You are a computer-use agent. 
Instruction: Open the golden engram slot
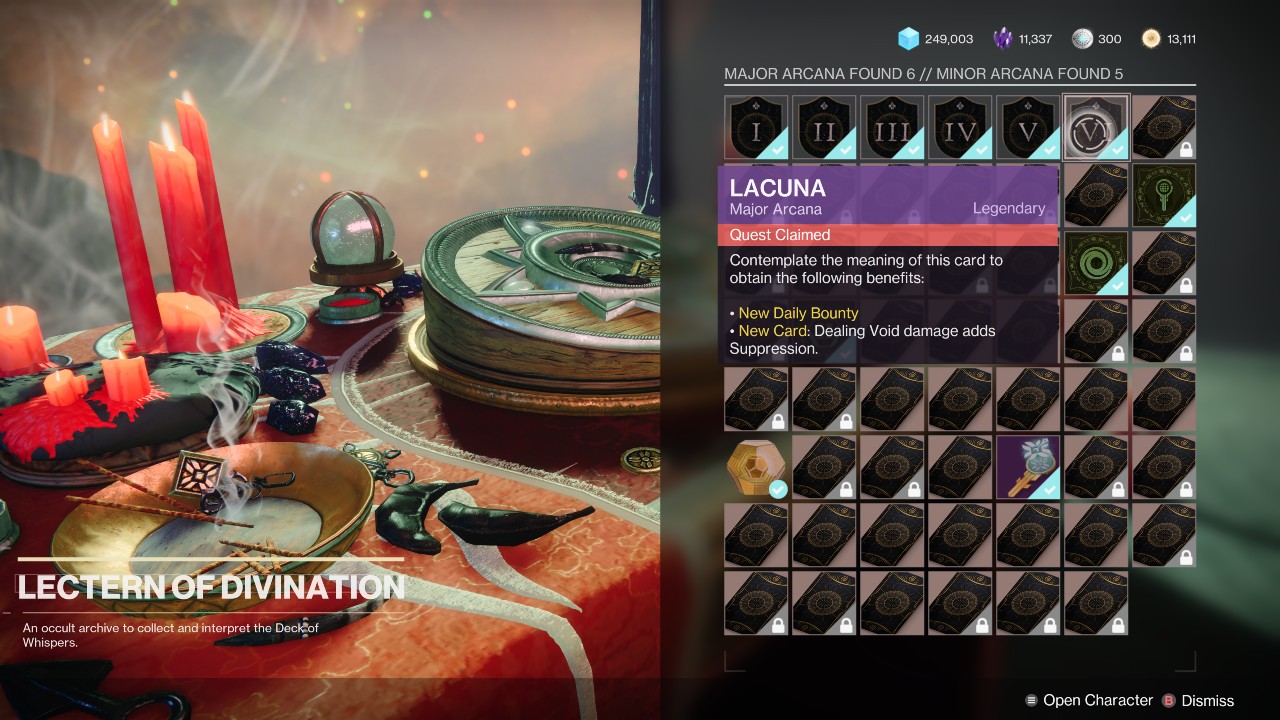(x=756, y=467)
